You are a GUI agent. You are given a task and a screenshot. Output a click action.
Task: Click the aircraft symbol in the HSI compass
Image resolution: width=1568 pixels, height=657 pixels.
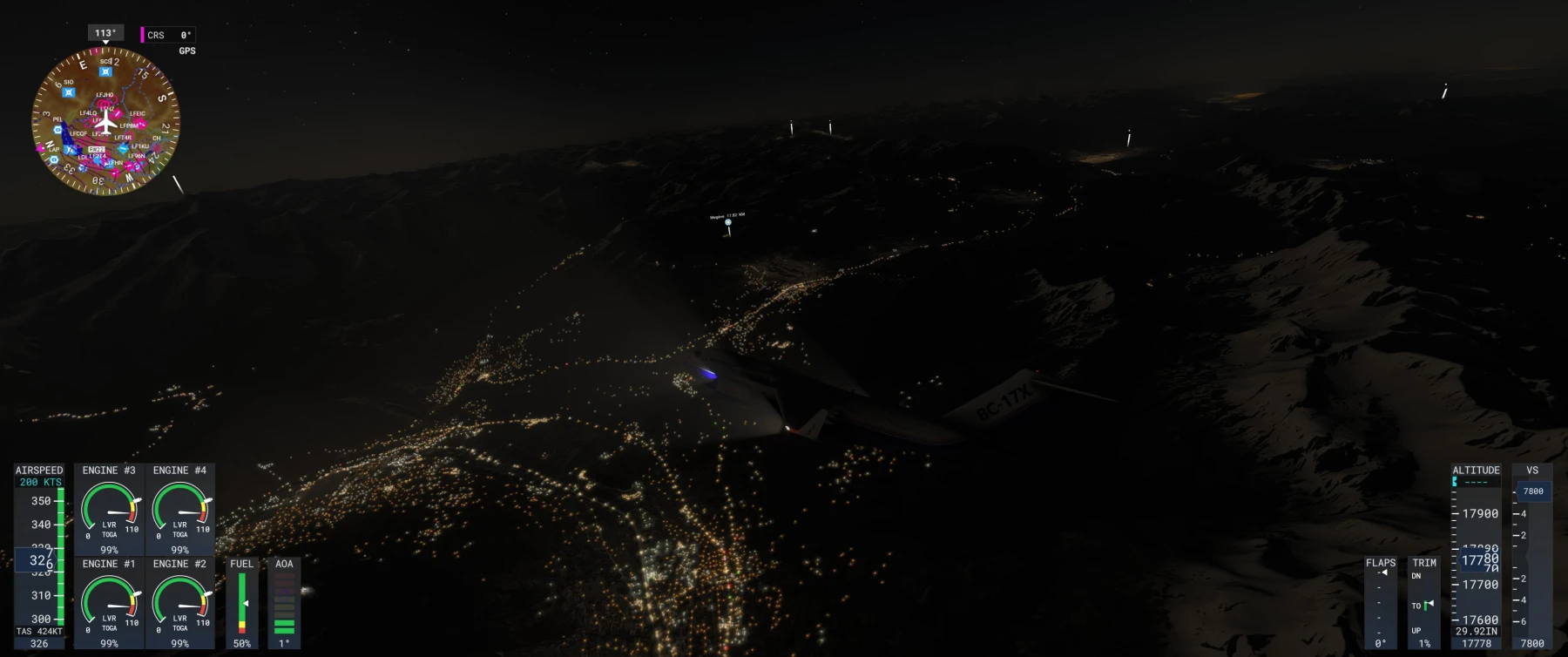point(105,123)
